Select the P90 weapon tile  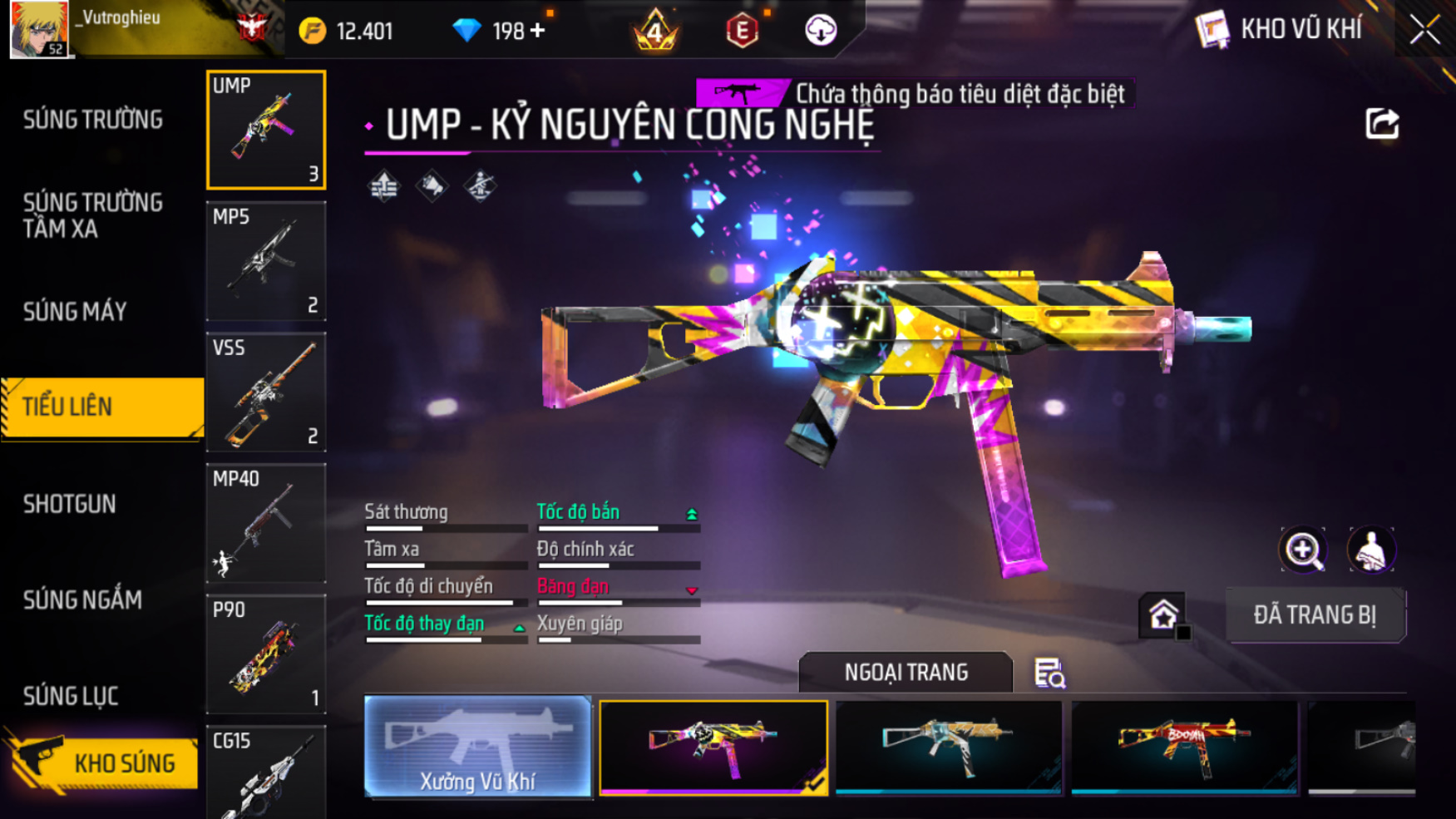pos(266,654)
